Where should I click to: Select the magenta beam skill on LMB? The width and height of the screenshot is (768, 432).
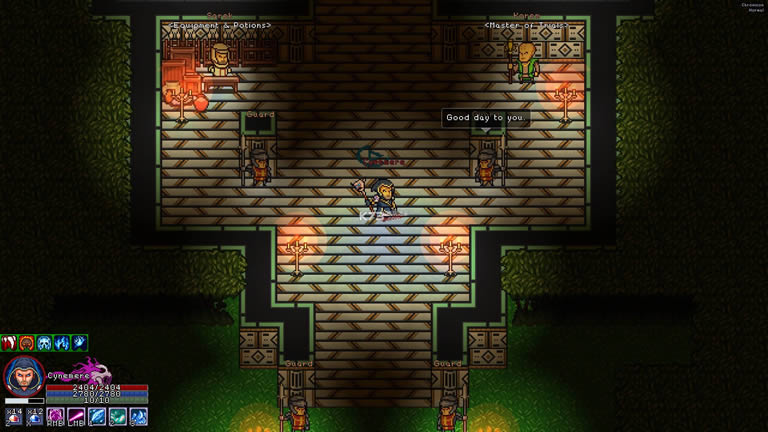coord(76,416)
